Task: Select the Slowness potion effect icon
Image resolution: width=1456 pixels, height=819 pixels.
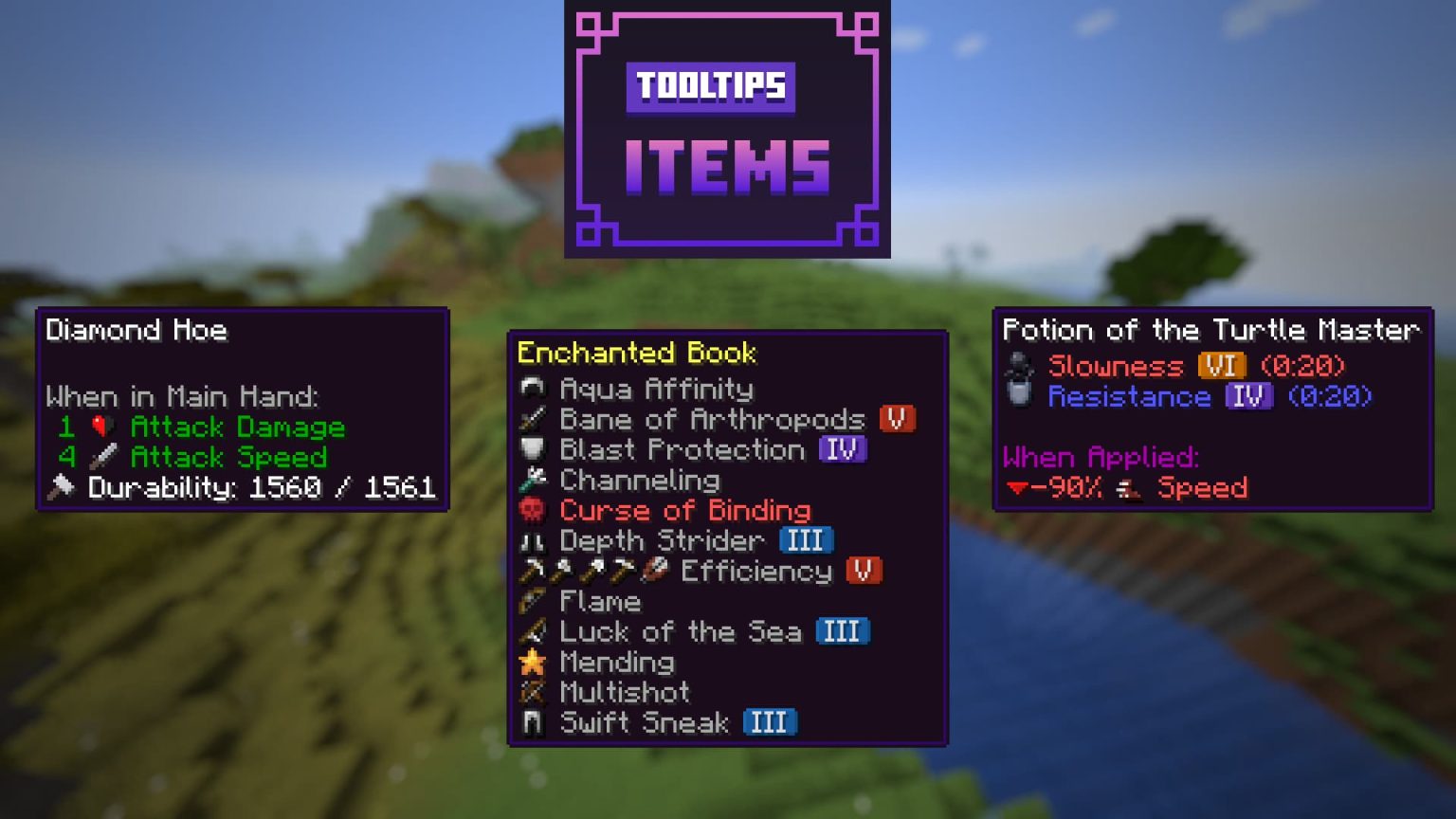Action: click(1020, 366)
